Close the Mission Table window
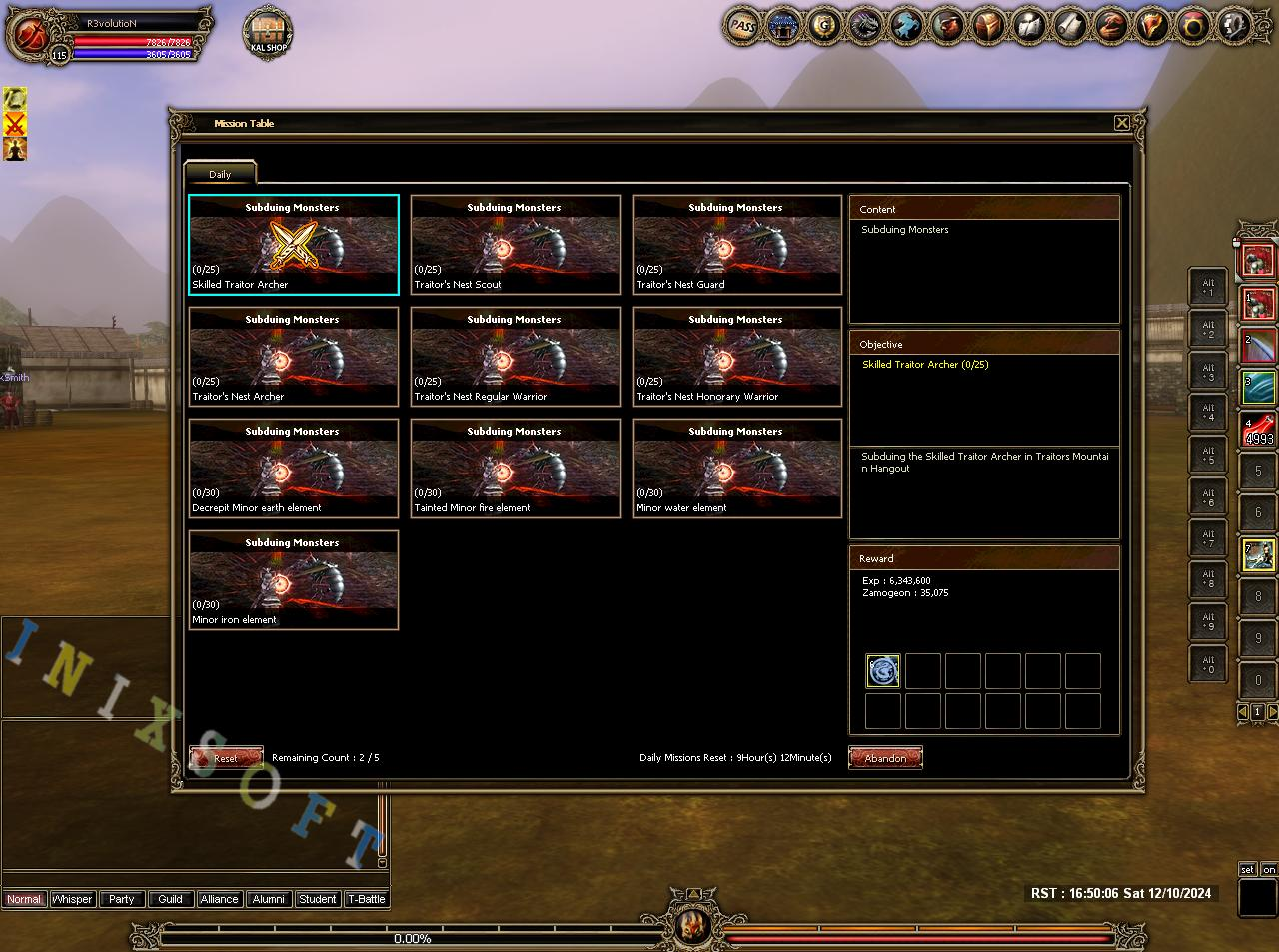Screen dimensions: 1279x952 tap(1121, 123)
